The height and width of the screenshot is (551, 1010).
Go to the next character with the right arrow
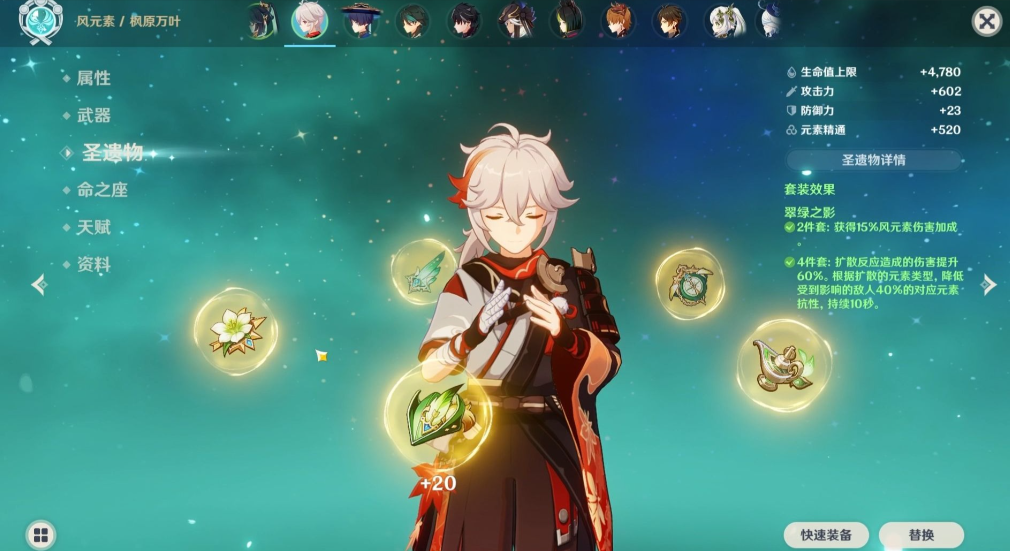(989, 285)
